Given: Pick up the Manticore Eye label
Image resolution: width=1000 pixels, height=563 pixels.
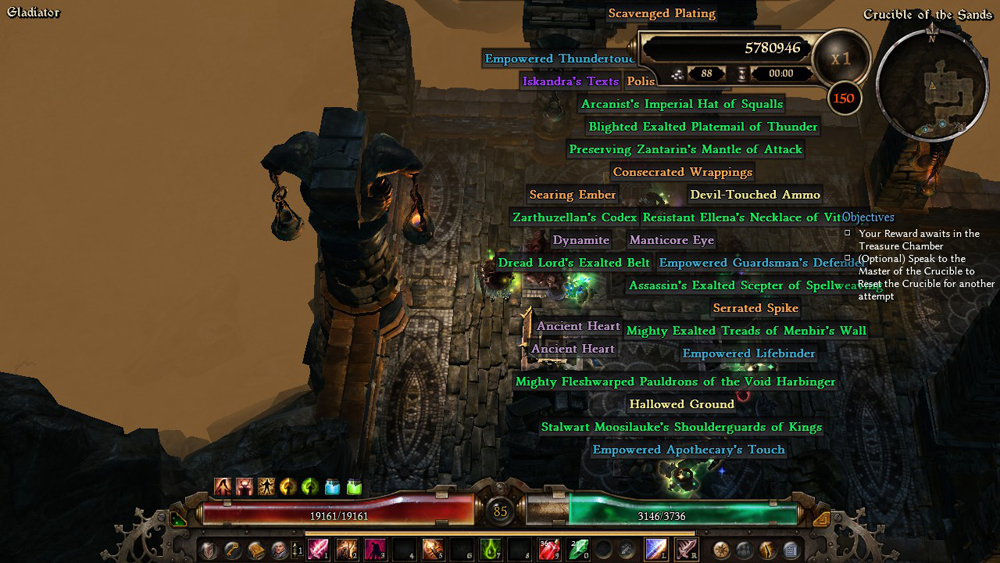Looking at the screenshot, I should [x=671, y=240].
